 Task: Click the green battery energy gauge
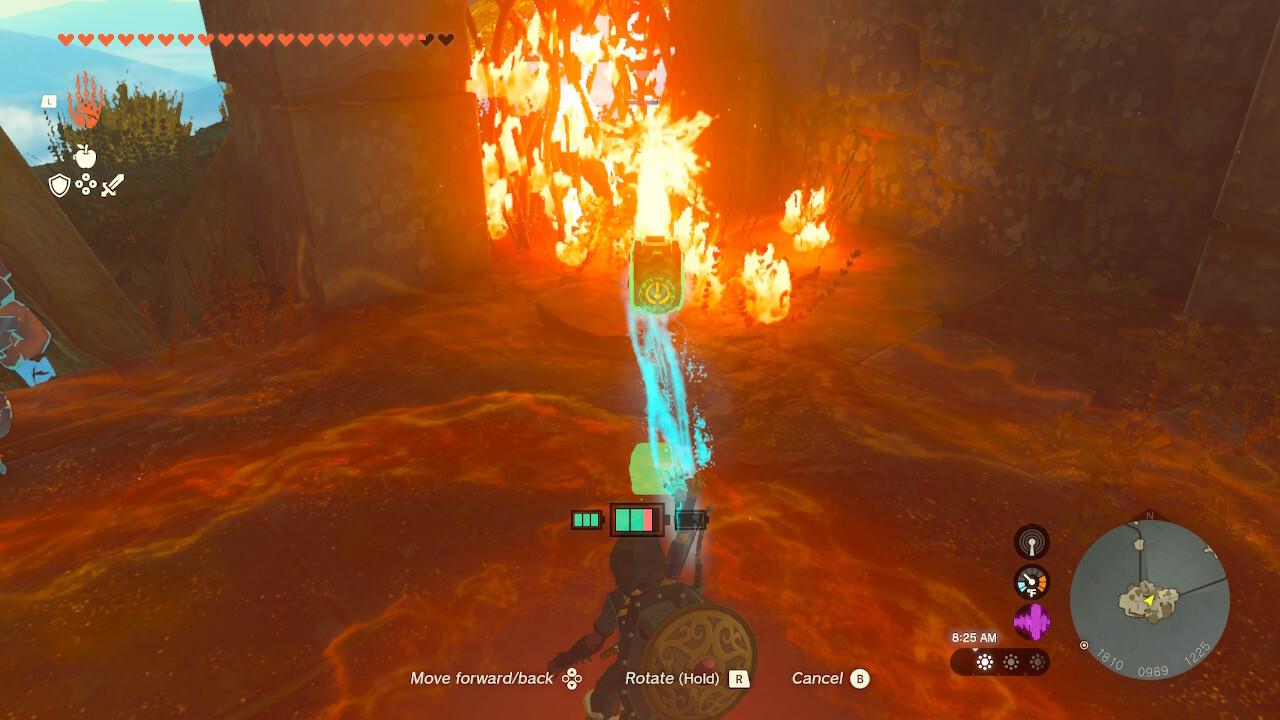pos(634,519)
